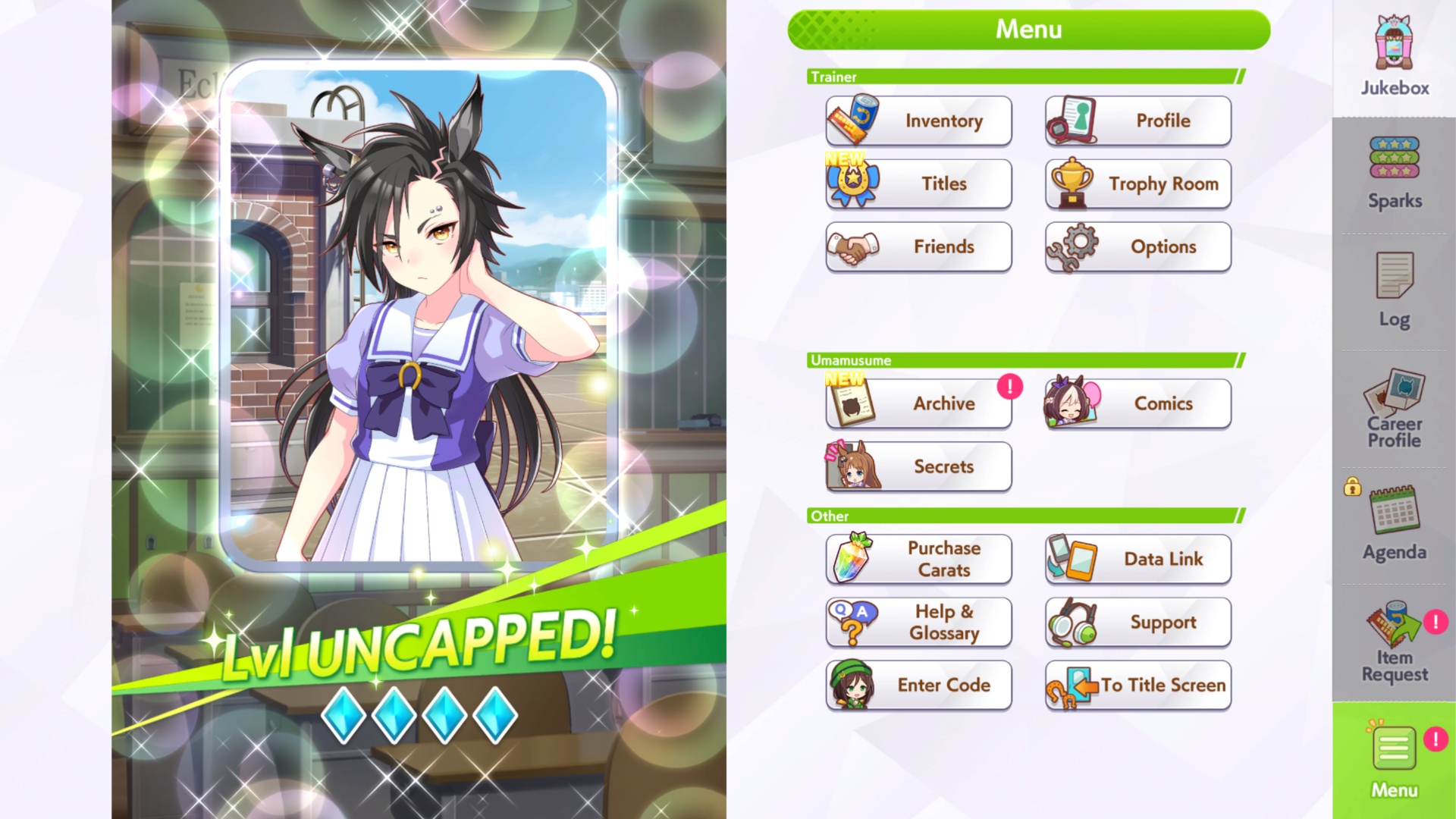The height and width of the screenshot is (819, 1456).
Task: Open the trainer Profile button
Action: (1137, 121)
